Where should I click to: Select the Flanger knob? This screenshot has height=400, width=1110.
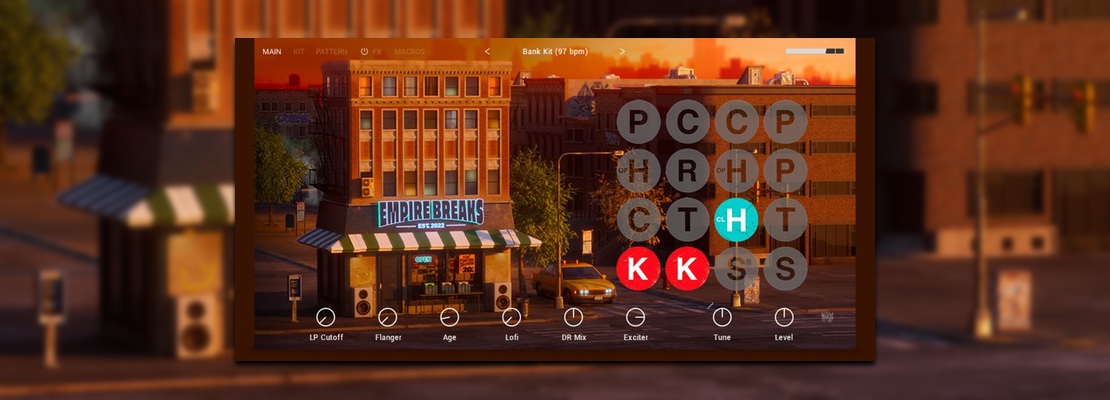coord(388,317)
